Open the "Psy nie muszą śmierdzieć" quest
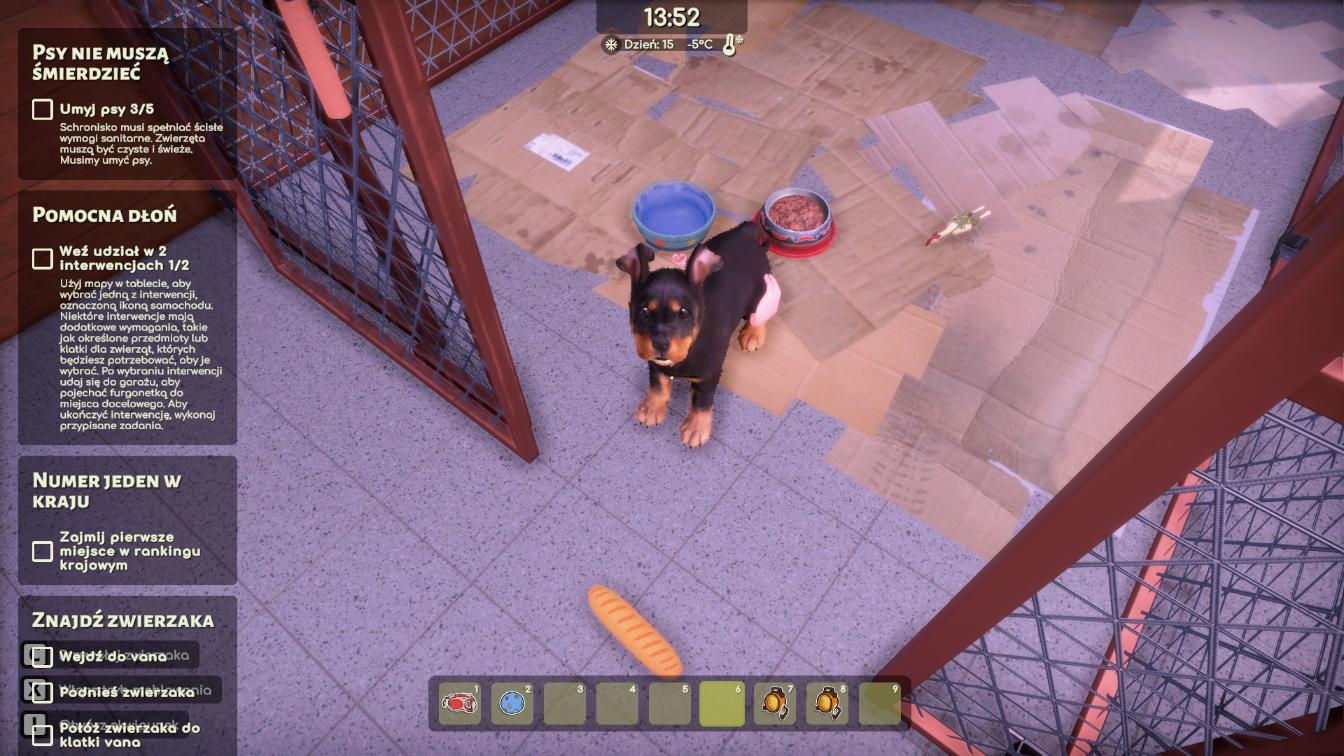 point(100,62)
